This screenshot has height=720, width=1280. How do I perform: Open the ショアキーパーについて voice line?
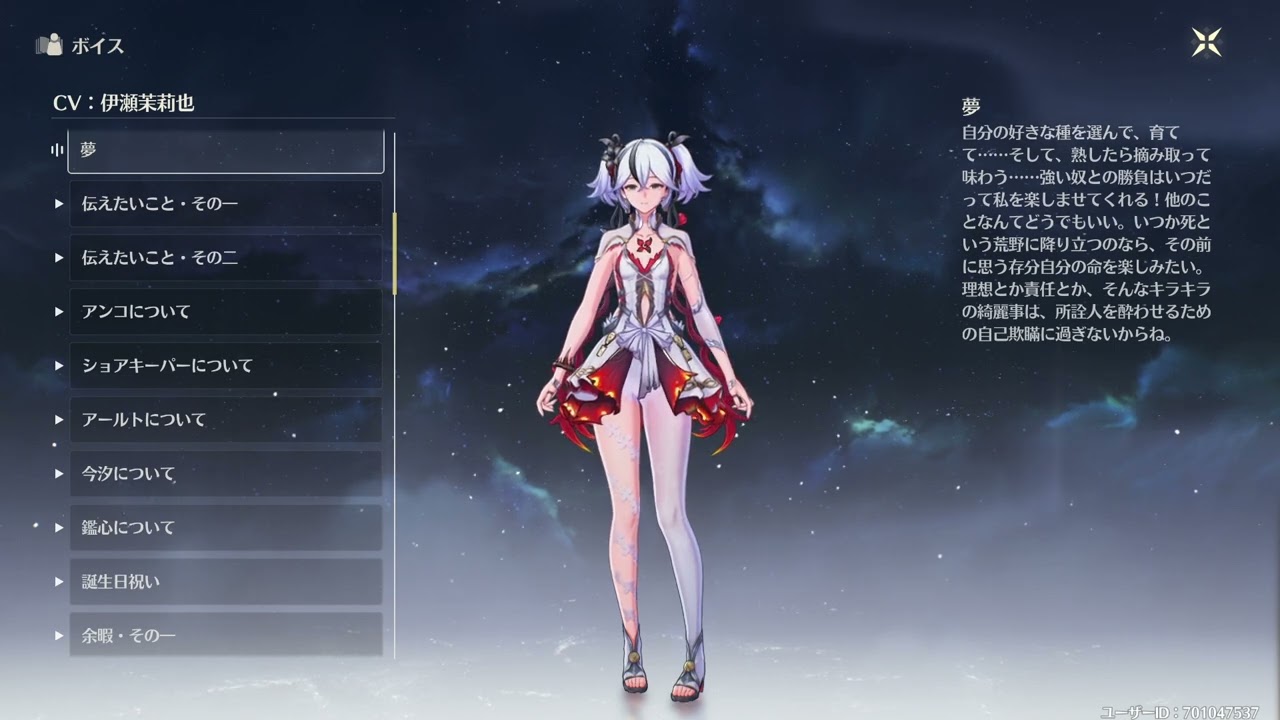point(225,366)
